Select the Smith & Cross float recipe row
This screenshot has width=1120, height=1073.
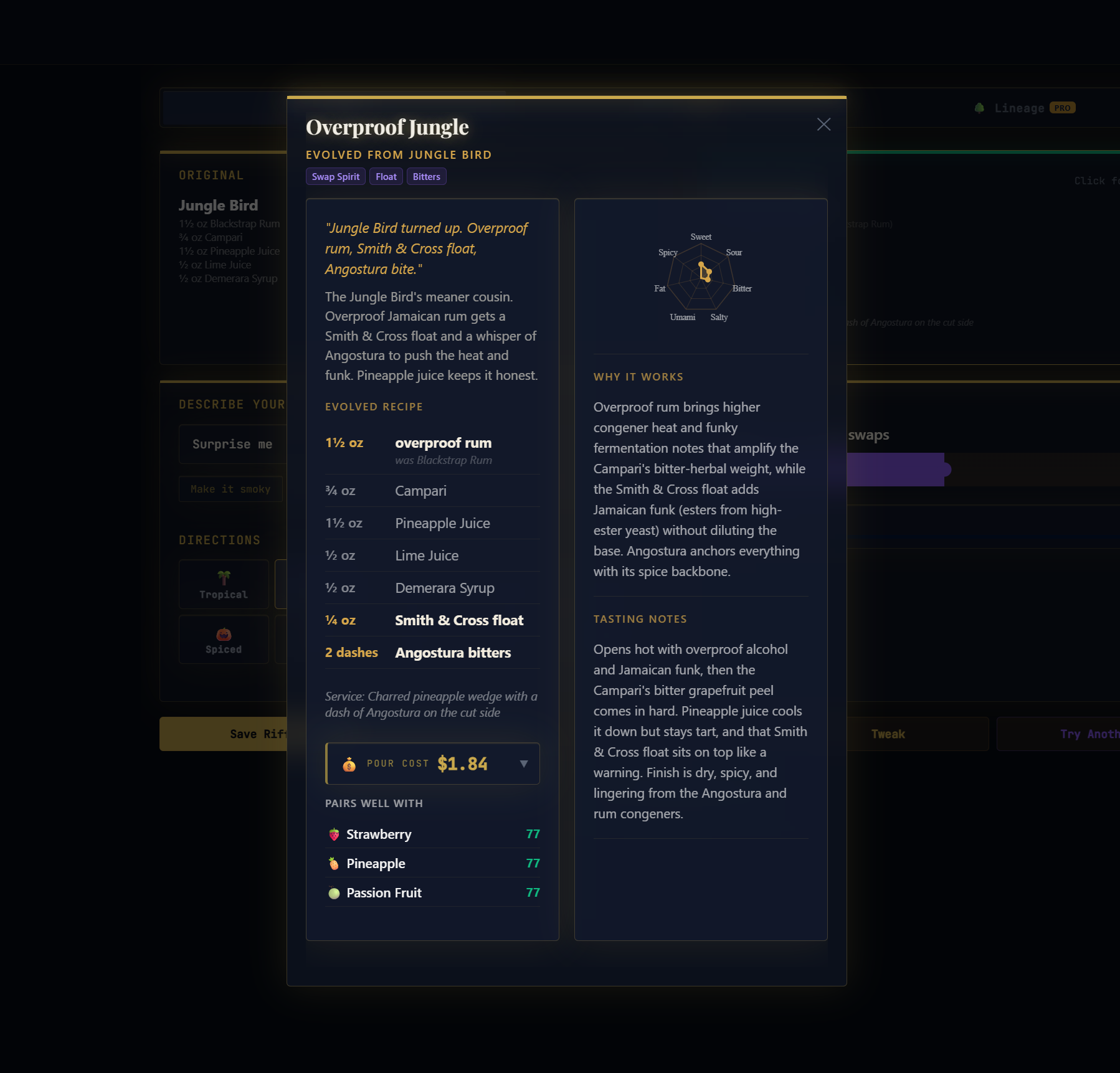[x=432, y=620]
